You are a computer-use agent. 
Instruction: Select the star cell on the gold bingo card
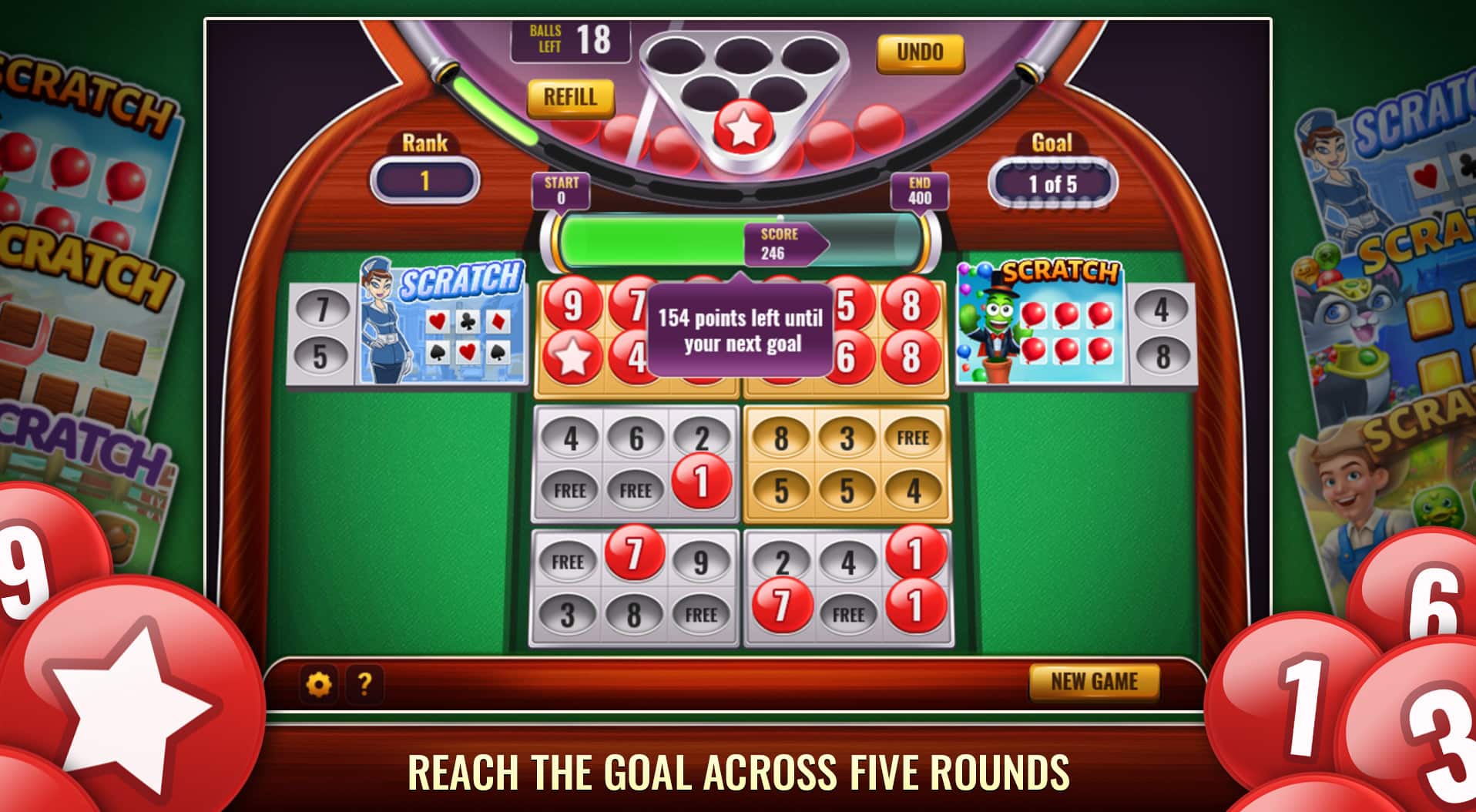[572, 354]
